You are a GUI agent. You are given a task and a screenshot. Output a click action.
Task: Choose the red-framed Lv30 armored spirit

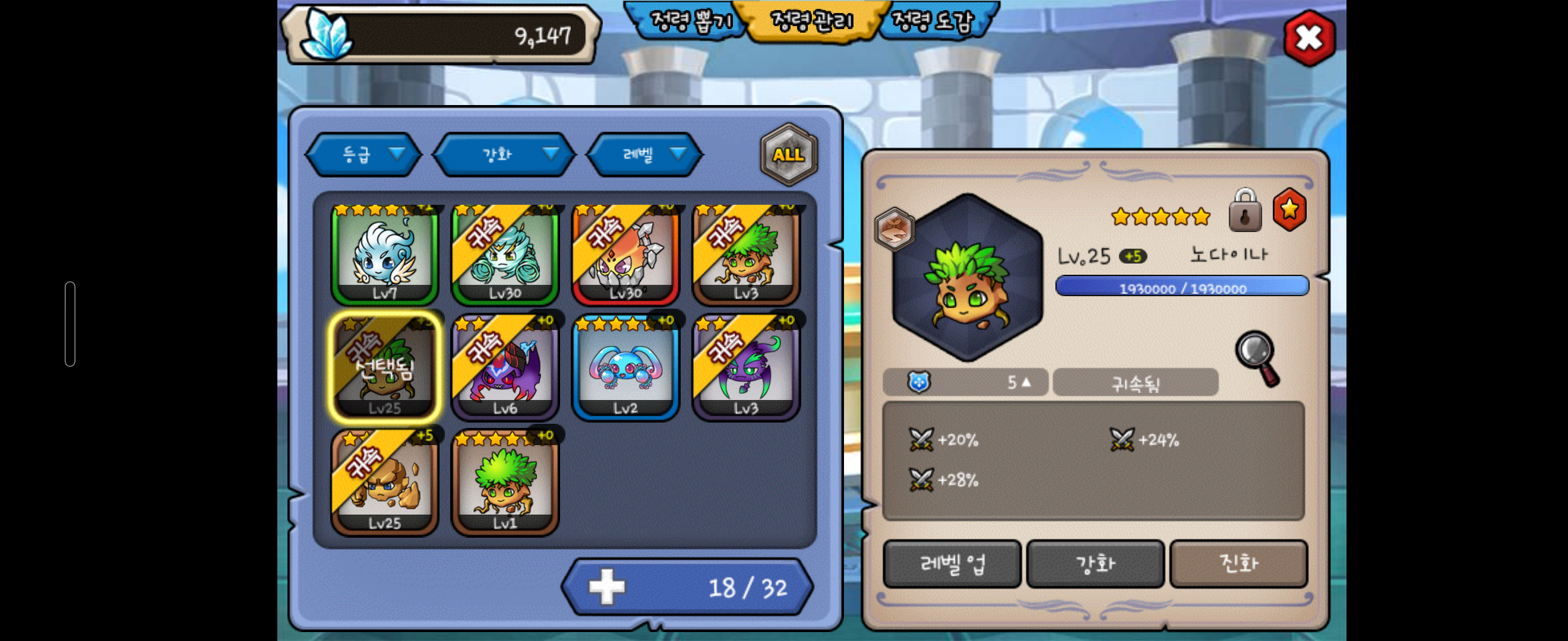tap(625, 255)
